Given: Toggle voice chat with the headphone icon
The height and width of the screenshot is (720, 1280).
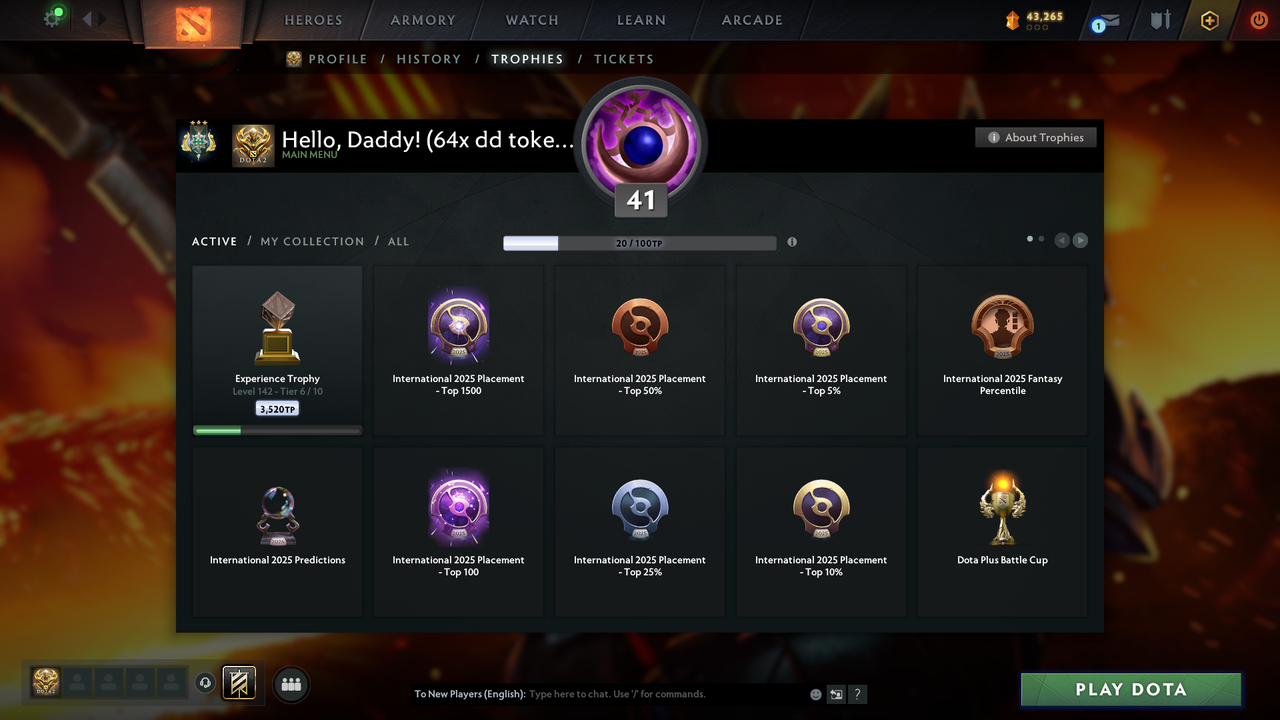Looking at the screenshot, I should point(206,682).
